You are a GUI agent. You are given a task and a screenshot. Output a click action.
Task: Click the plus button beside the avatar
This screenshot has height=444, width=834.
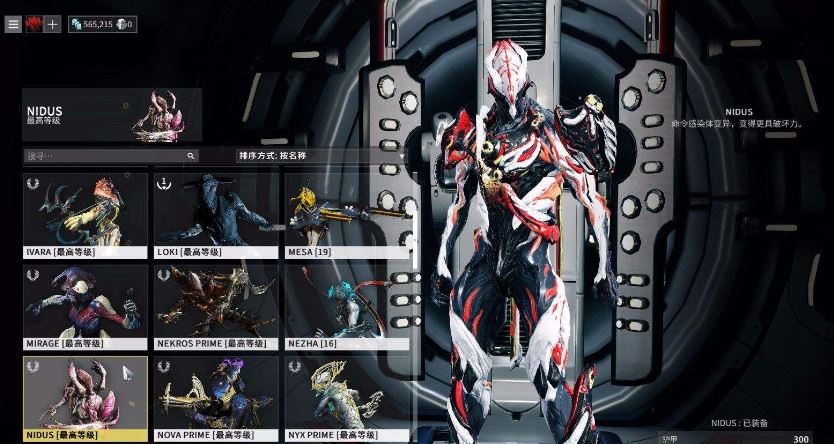pos(52,24)
